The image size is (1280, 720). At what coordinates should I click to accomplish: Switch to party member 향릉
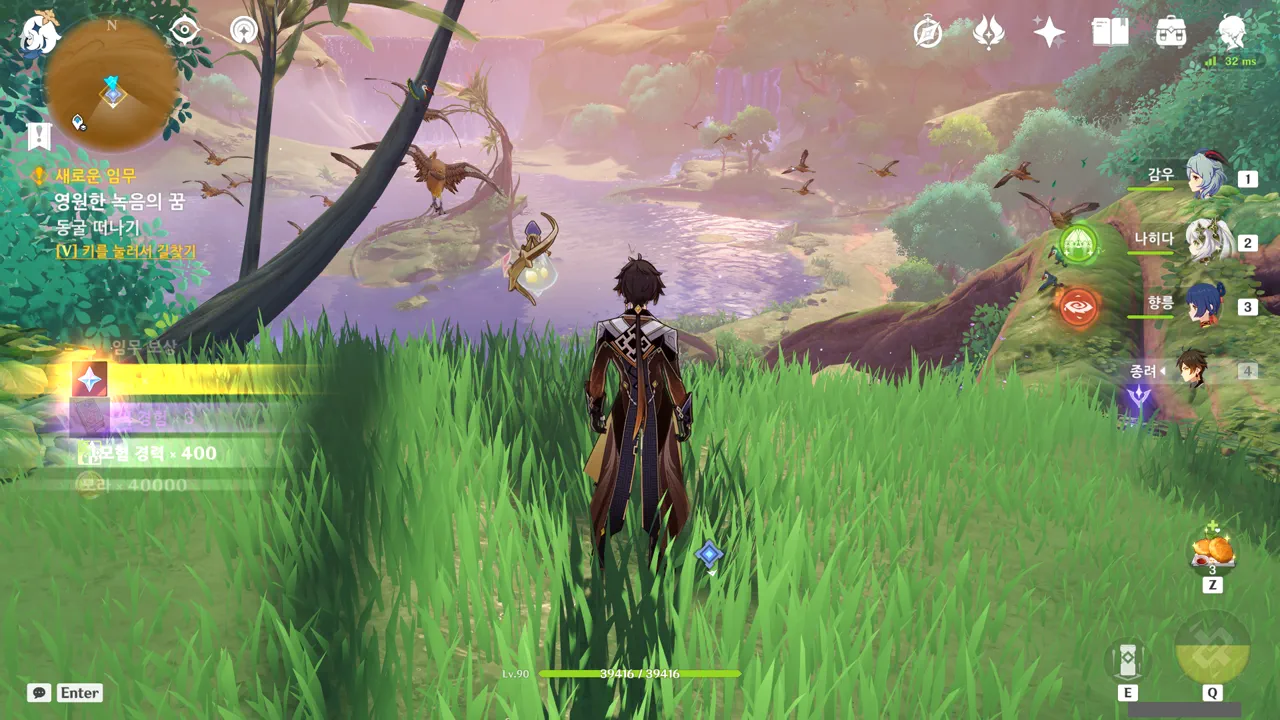tap(1204, 305)
